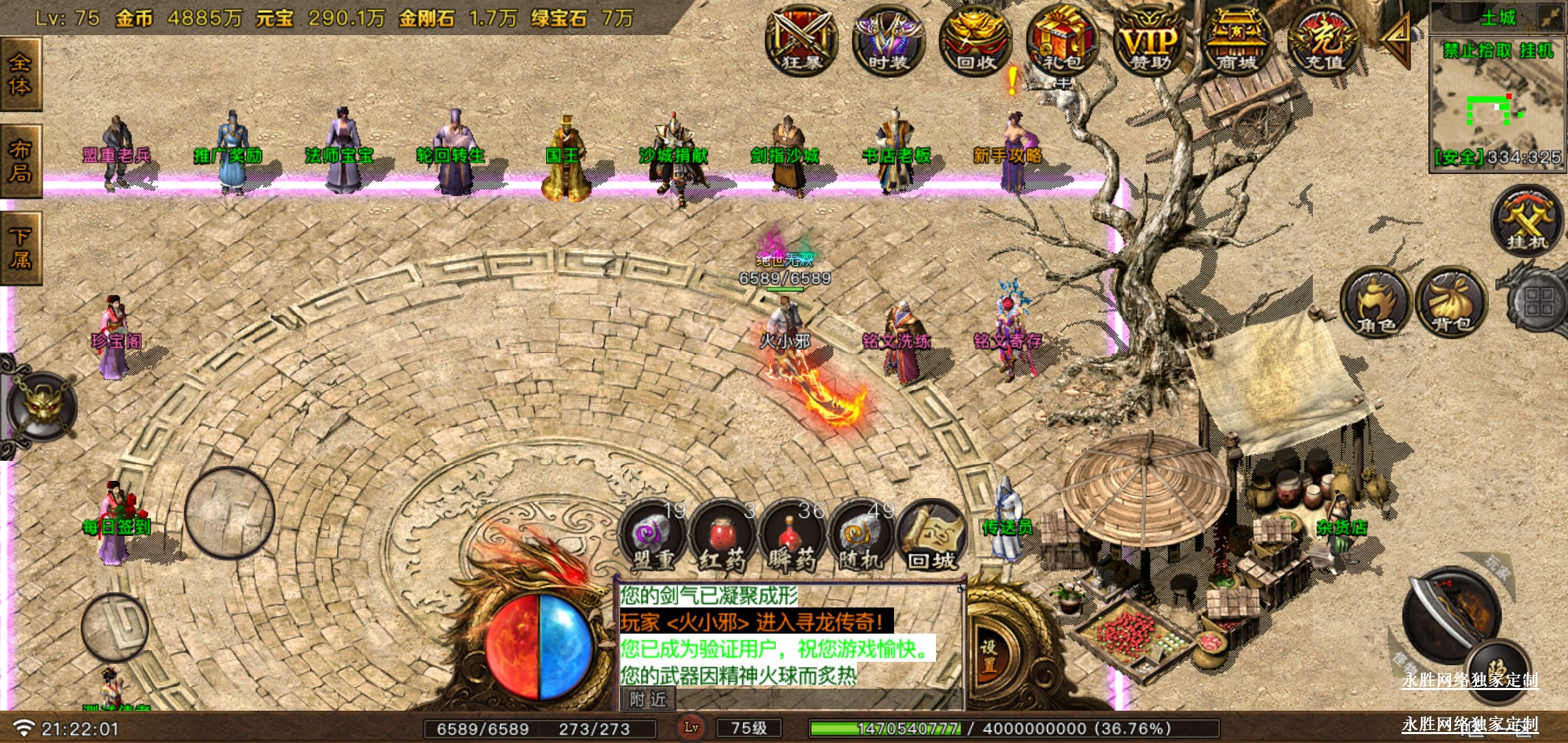Viewport: 1568px width, 743px height.
Task: Select the 下属 subordinates tab
Action: [21, 248]
